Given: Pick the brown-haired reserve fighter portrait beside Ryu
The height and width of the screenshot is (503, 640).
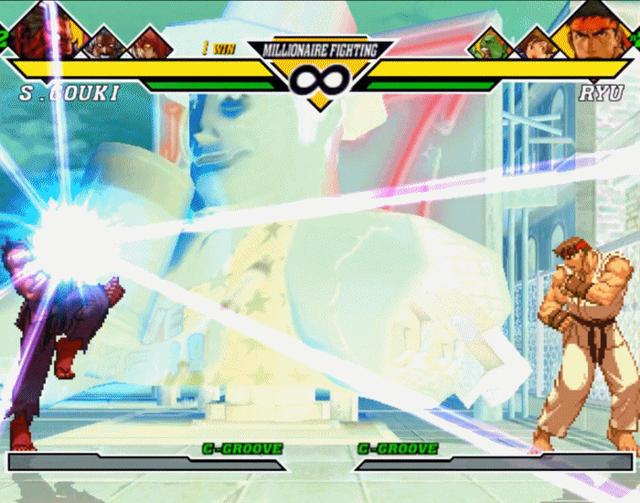Looking at the screenshot, I should (534, 43).
